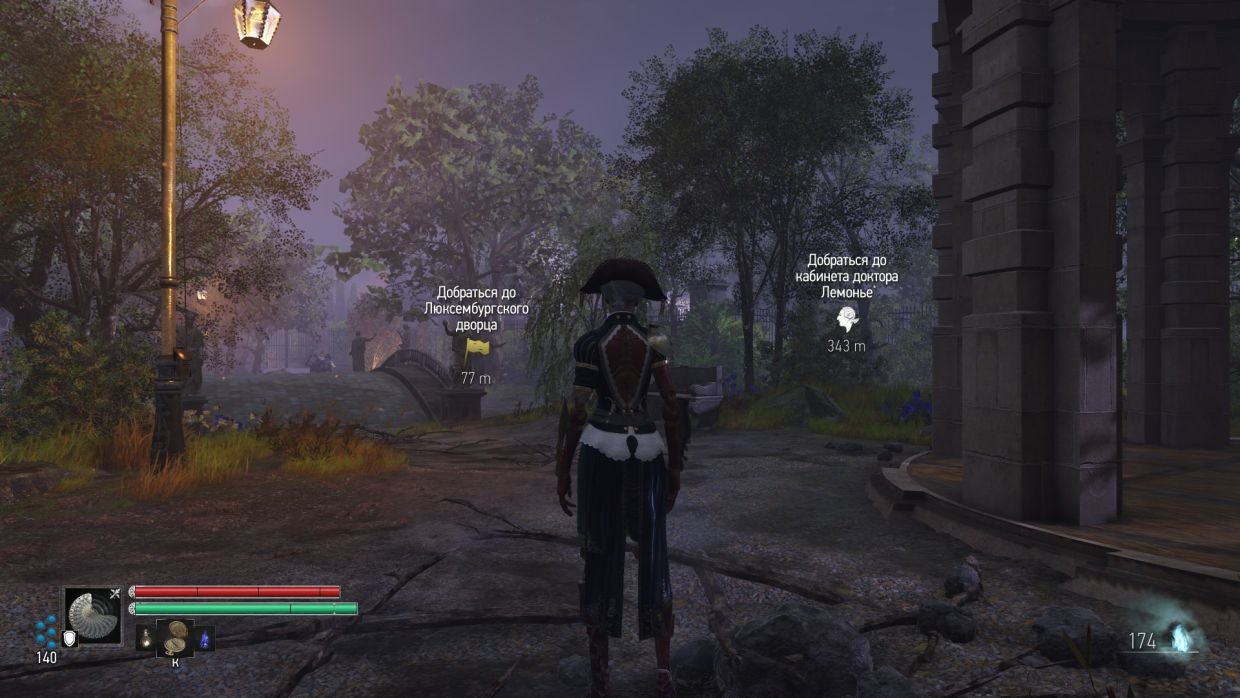The width and height of the screenshot is (1240, 698).
Task: Choose the gold pocket watch item slot
Action: pyautogui.click(x=176, y=636)
